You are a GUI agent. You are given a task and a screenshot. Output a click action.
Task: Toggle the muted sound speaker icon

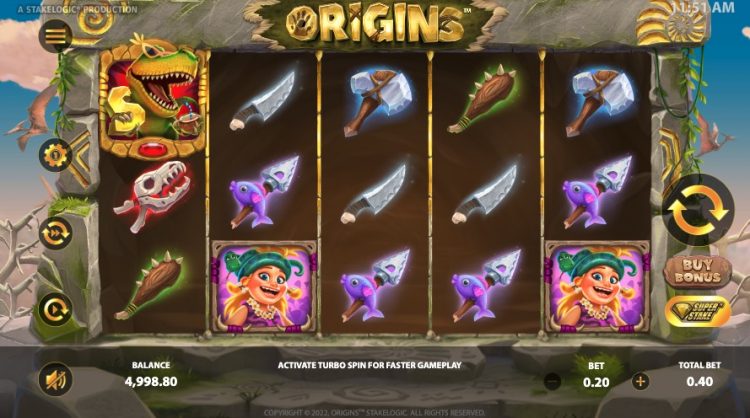click(54, 378)
